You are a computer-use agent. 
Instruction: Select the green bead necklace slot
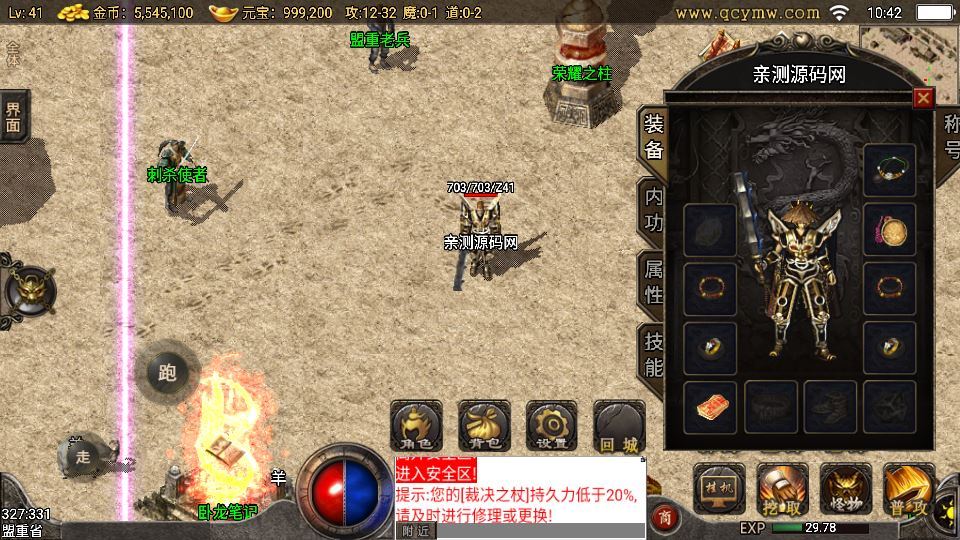pos(889,169)
